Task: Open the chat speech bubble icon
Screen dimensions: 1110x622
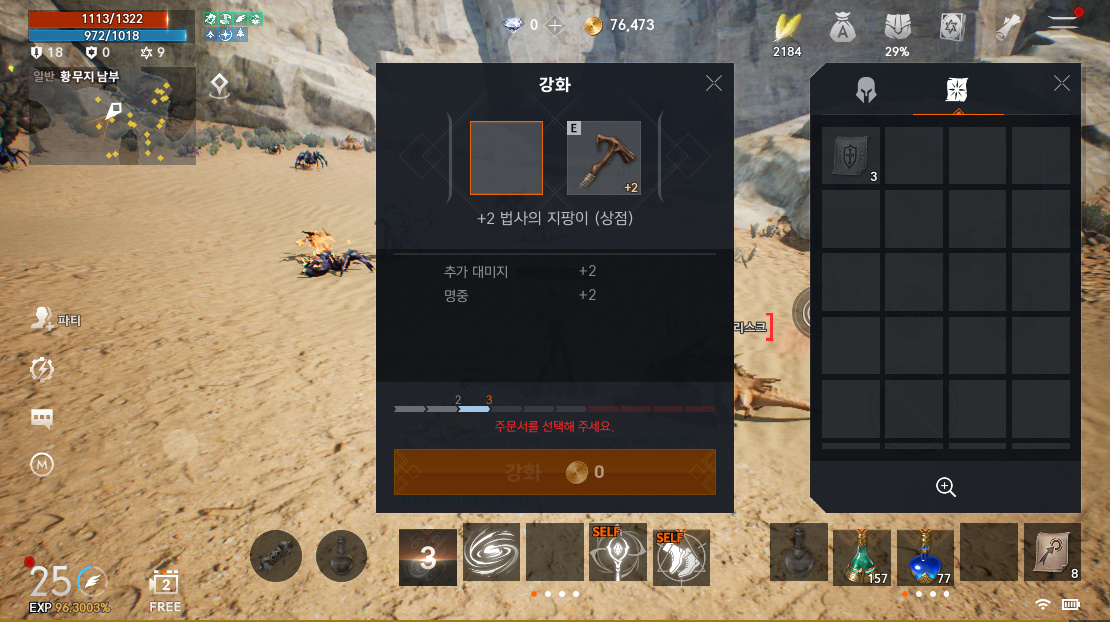Action: point(42,419)
